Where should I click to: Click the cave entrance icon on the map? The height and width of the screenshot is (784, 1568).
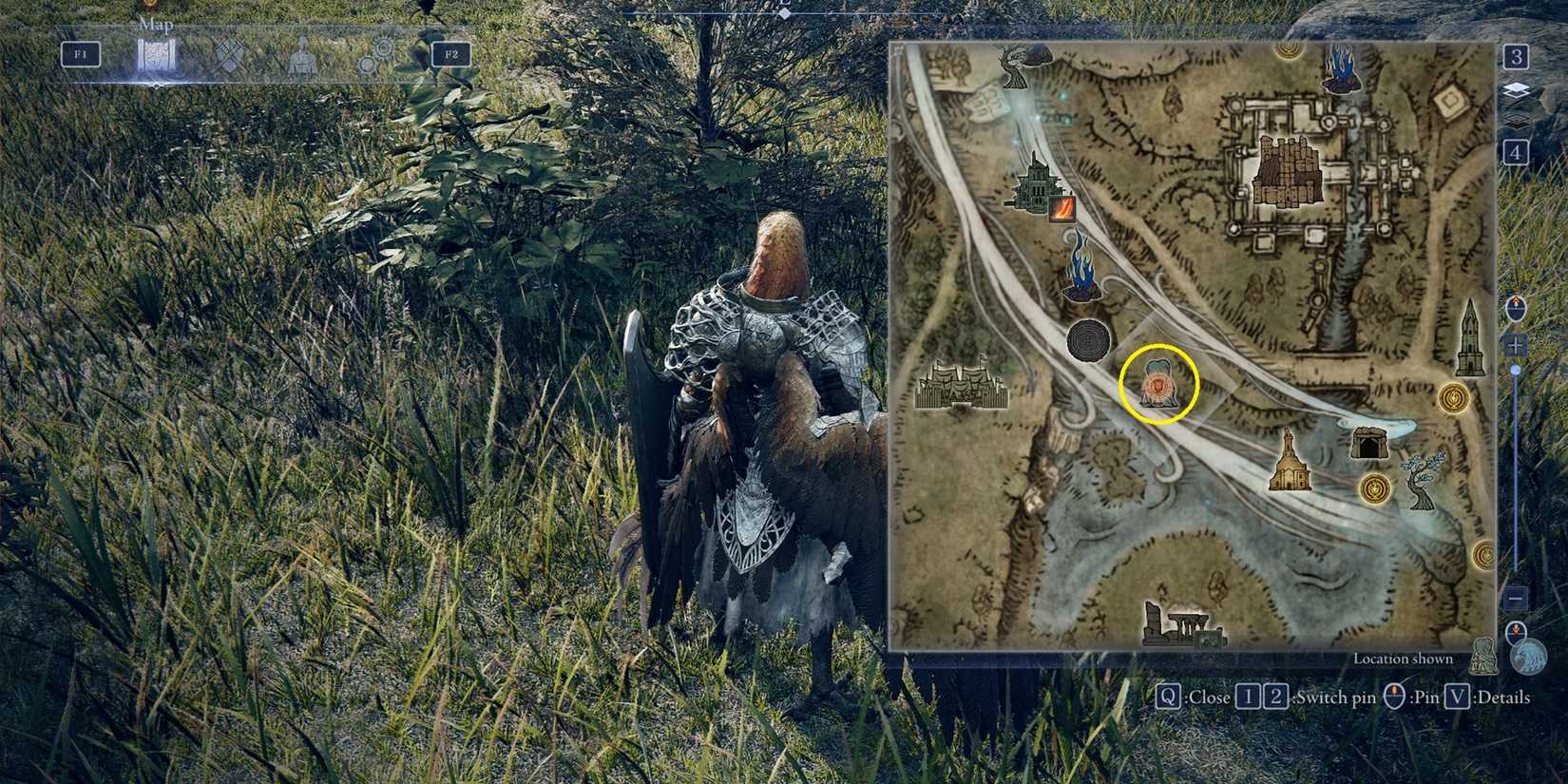1367,440
